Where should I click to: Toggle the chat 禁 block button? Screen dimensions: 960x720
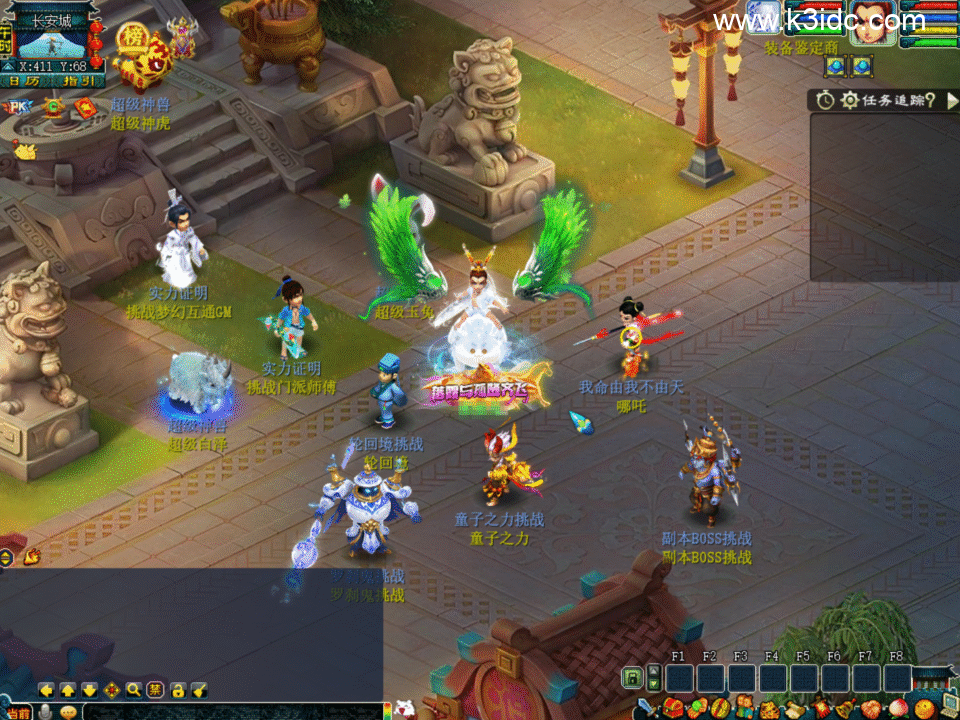(155, 690)
